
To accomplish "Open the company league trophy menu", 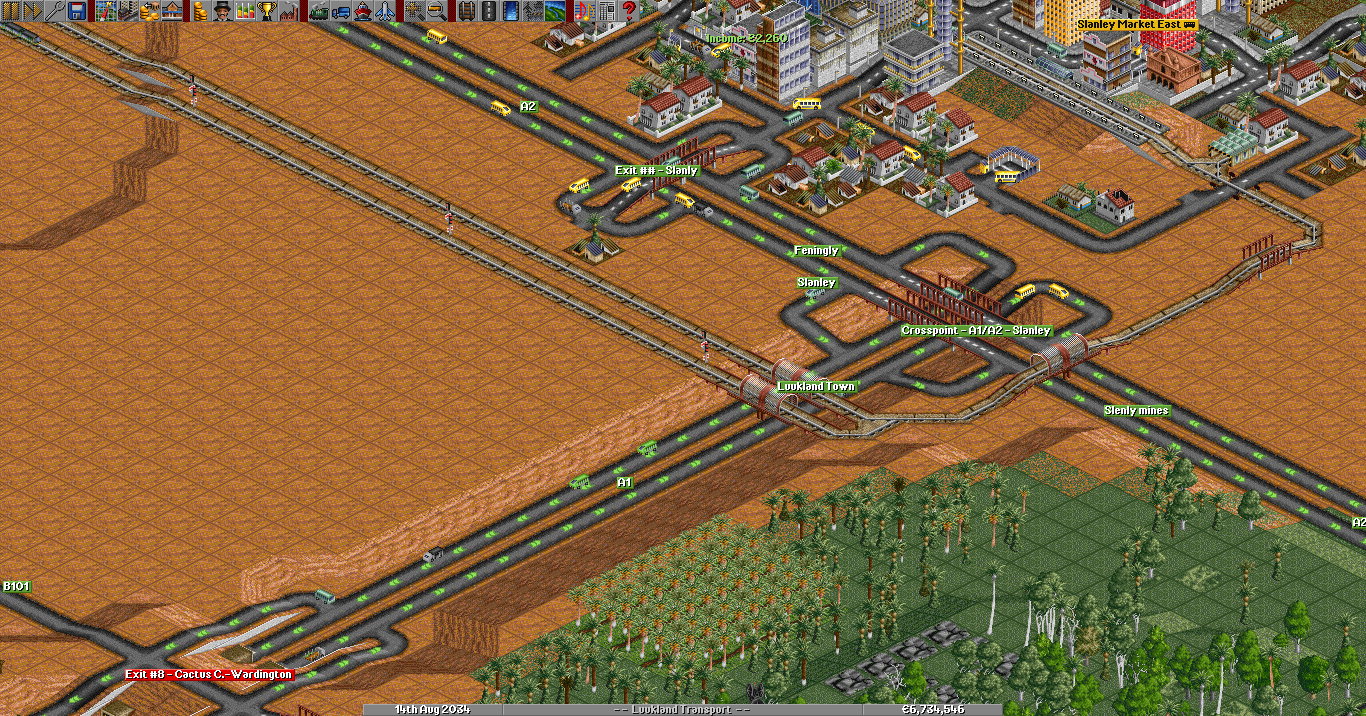I will tap(267, 11).
